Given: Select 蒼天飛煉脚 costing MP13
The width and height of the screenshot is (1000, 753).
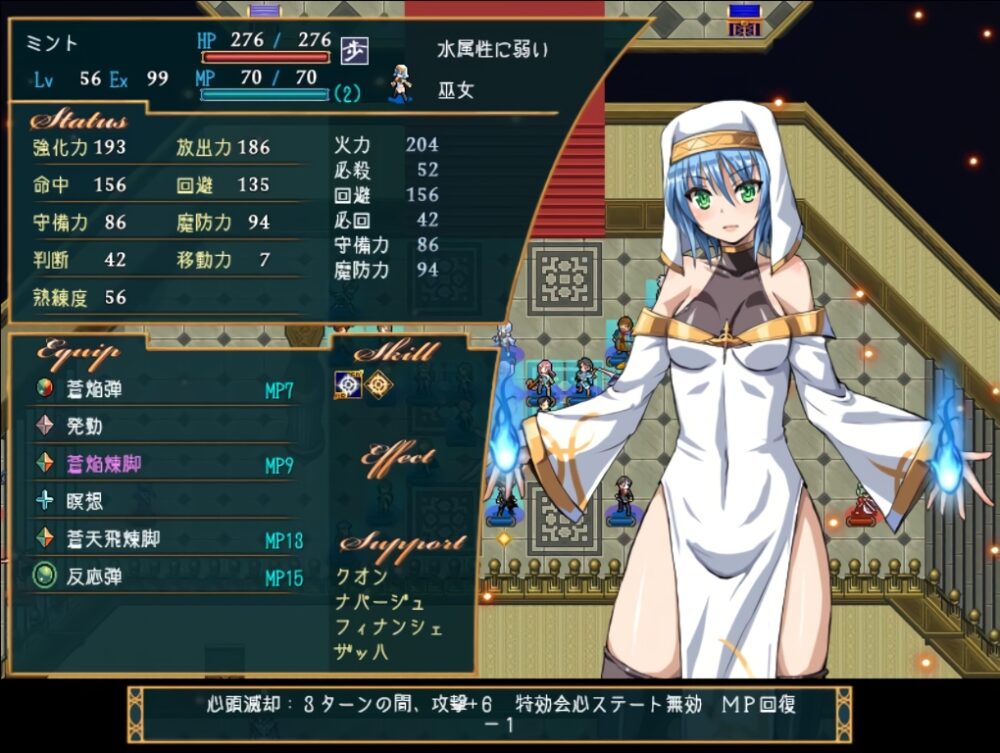Looking at the screenshot, I should (113, 539).
